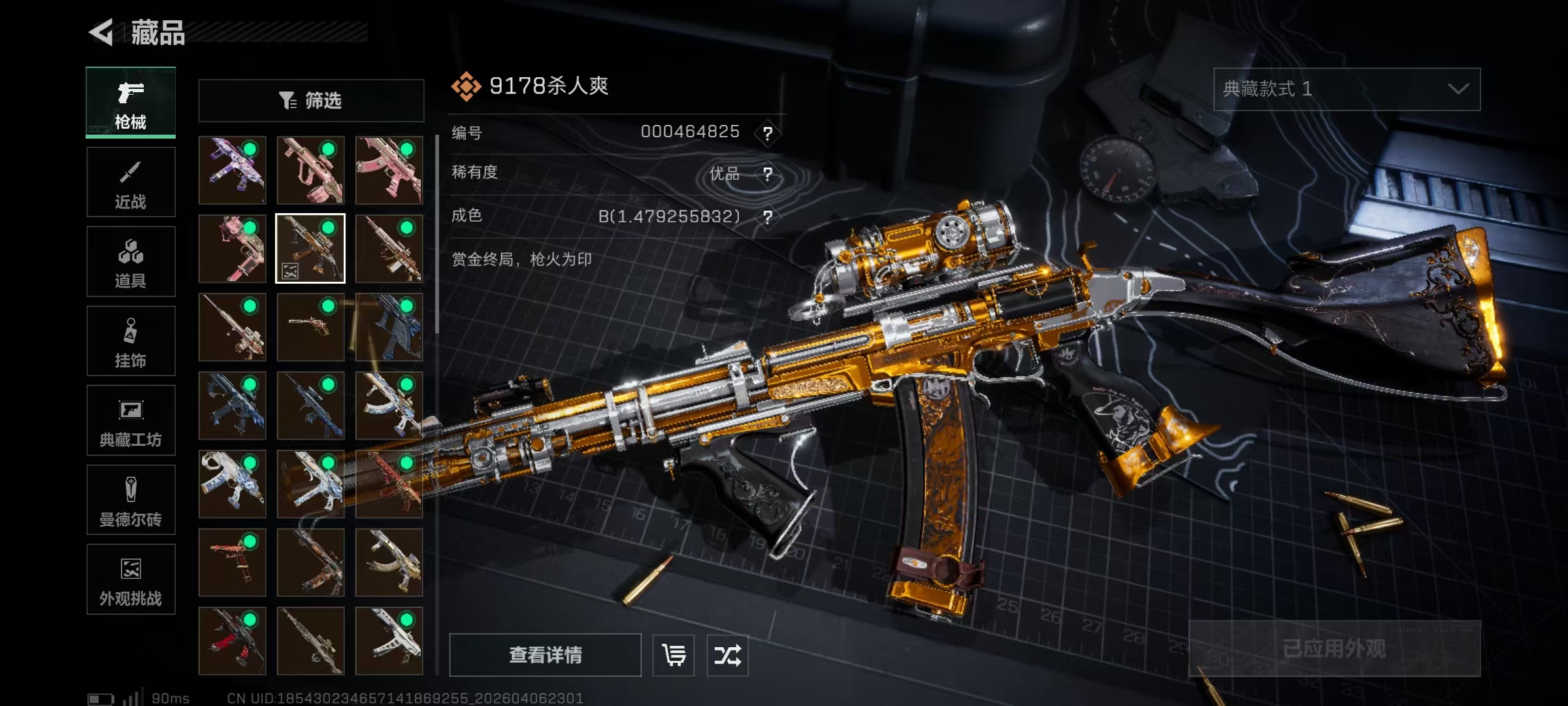Open the 筛选 filter button
The image size is (1568, 706).
click(x=311, y=101)
